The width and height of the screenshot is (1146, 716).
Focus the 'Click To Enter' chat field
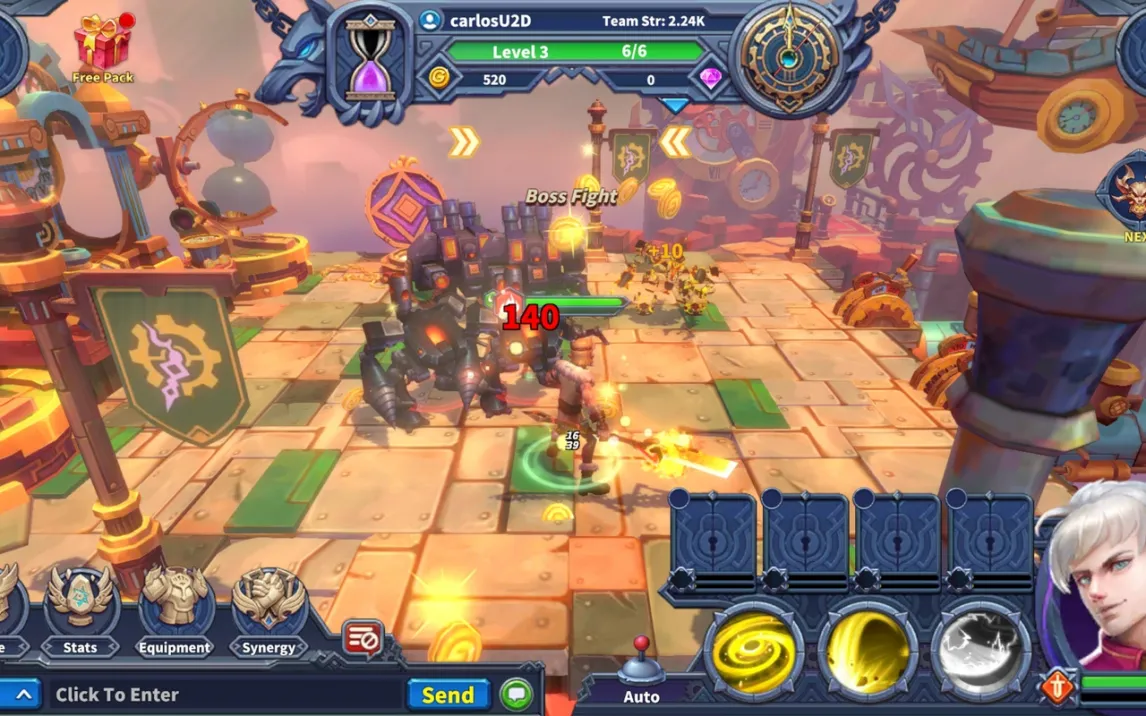click(x=220, y=694)
